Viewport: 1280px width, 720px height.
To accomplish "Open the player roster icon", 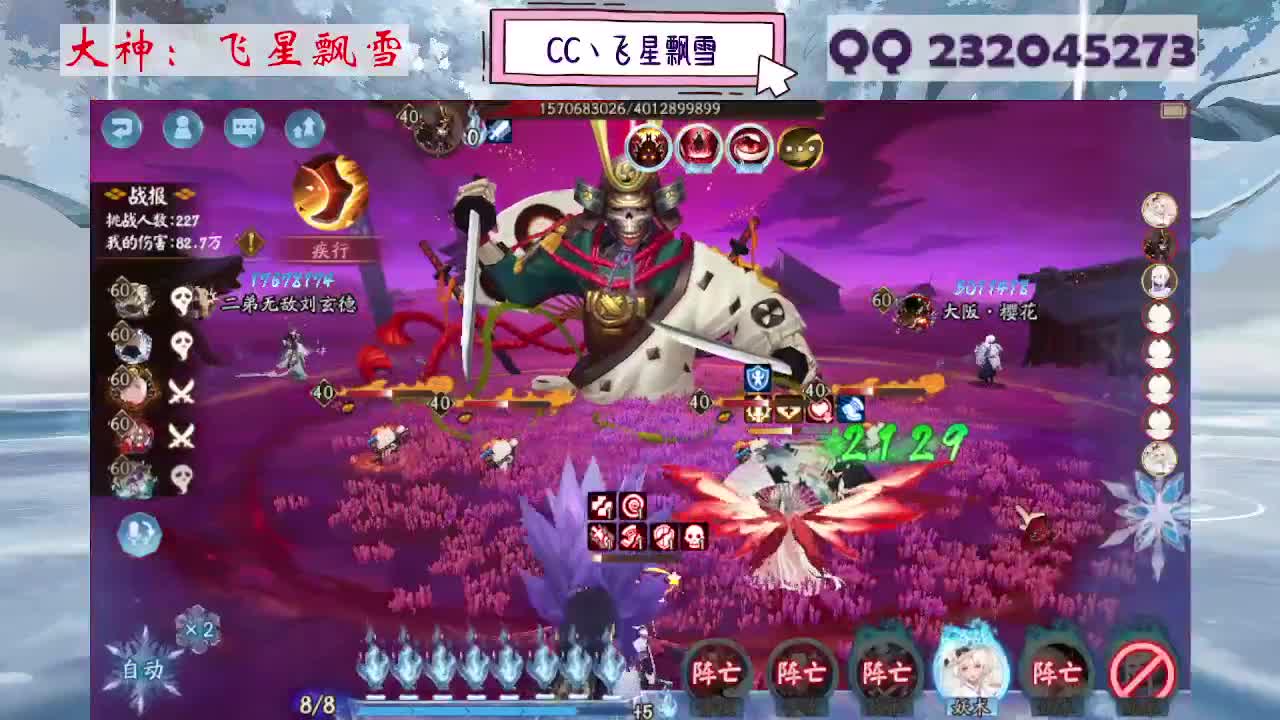I will [181, 130].
